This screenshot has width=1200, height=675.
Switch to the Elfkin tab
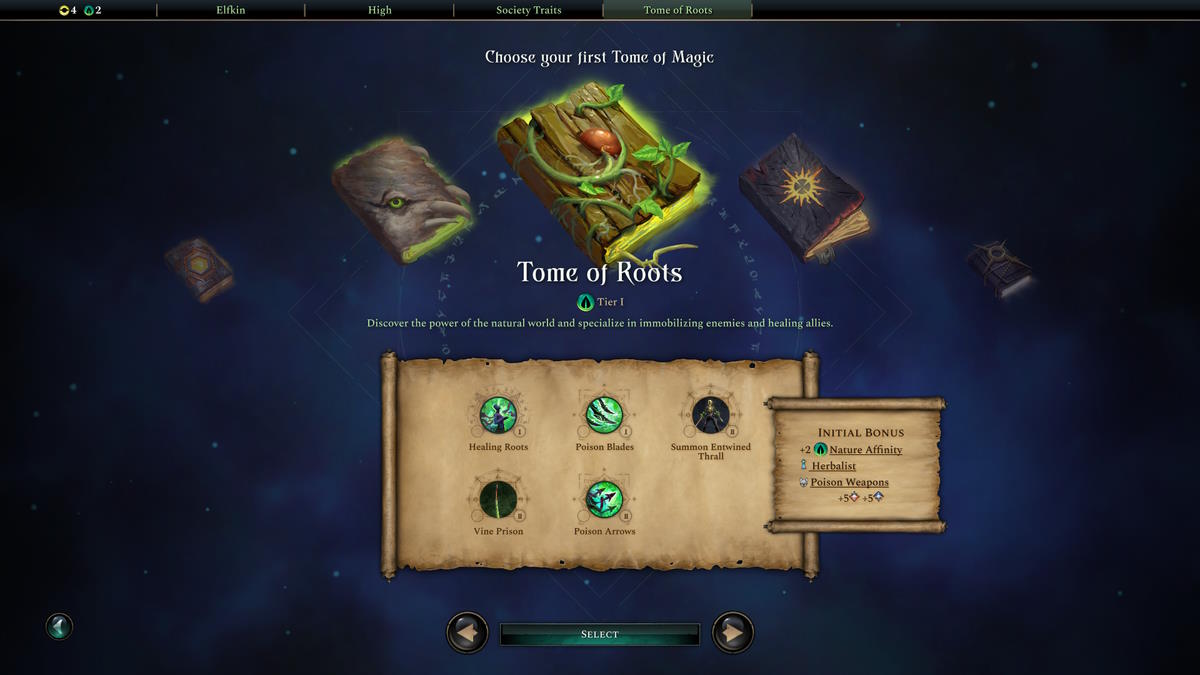pos(231,10)
